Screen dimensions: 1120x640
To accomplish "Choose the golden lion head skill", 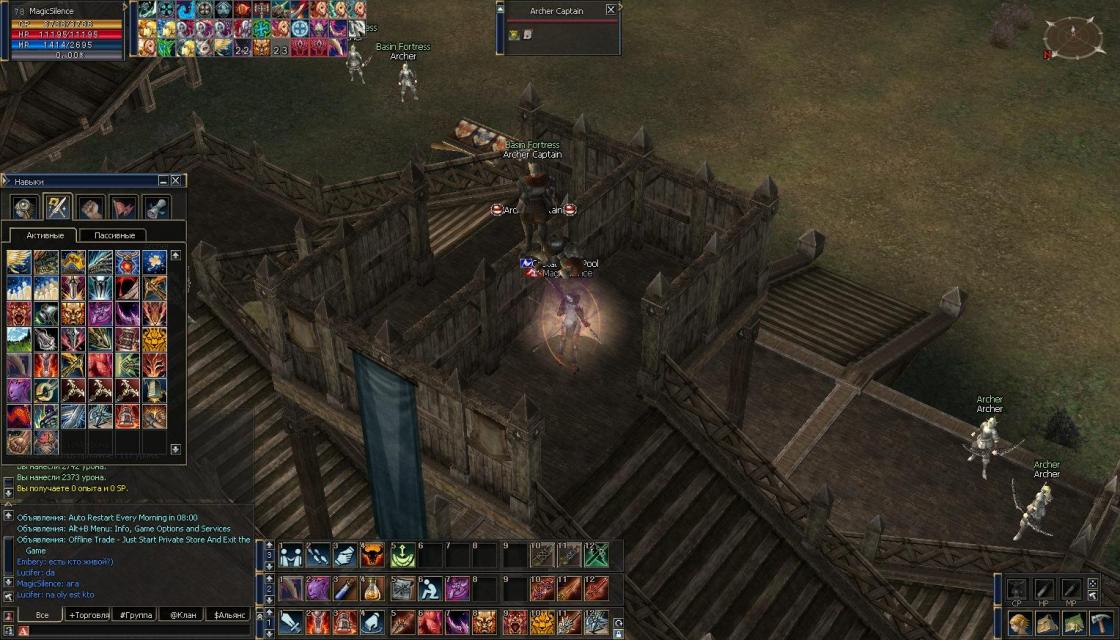I will [153, 340].
